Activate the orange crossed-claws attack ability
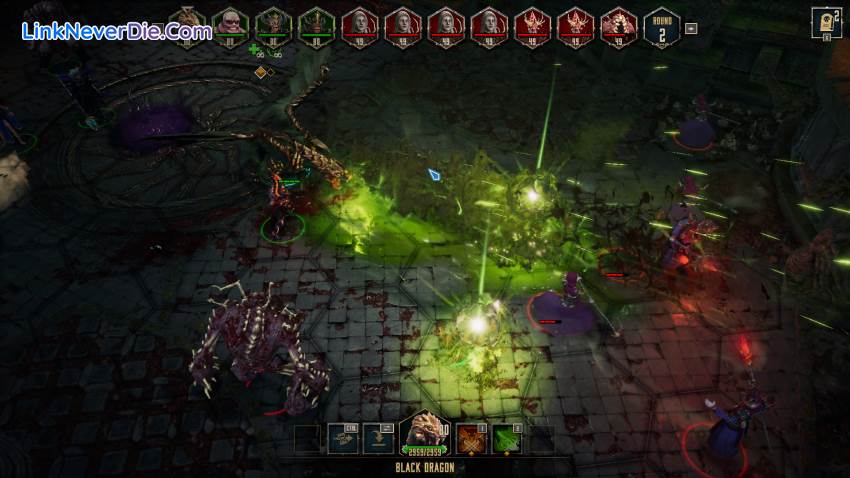 point(471,438)
